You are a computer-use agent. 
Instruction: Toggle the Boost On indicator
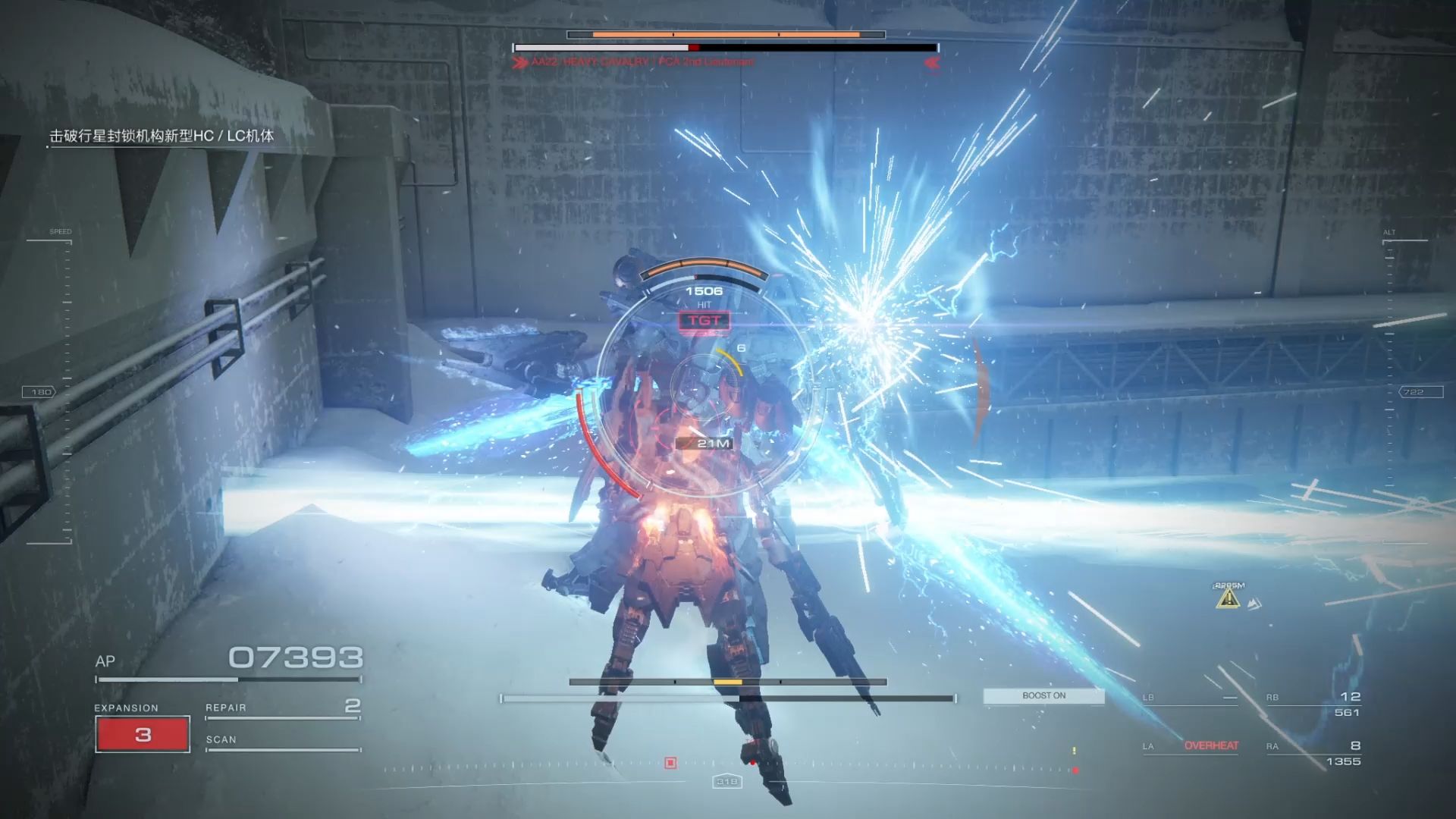[x=1043, y=696]
